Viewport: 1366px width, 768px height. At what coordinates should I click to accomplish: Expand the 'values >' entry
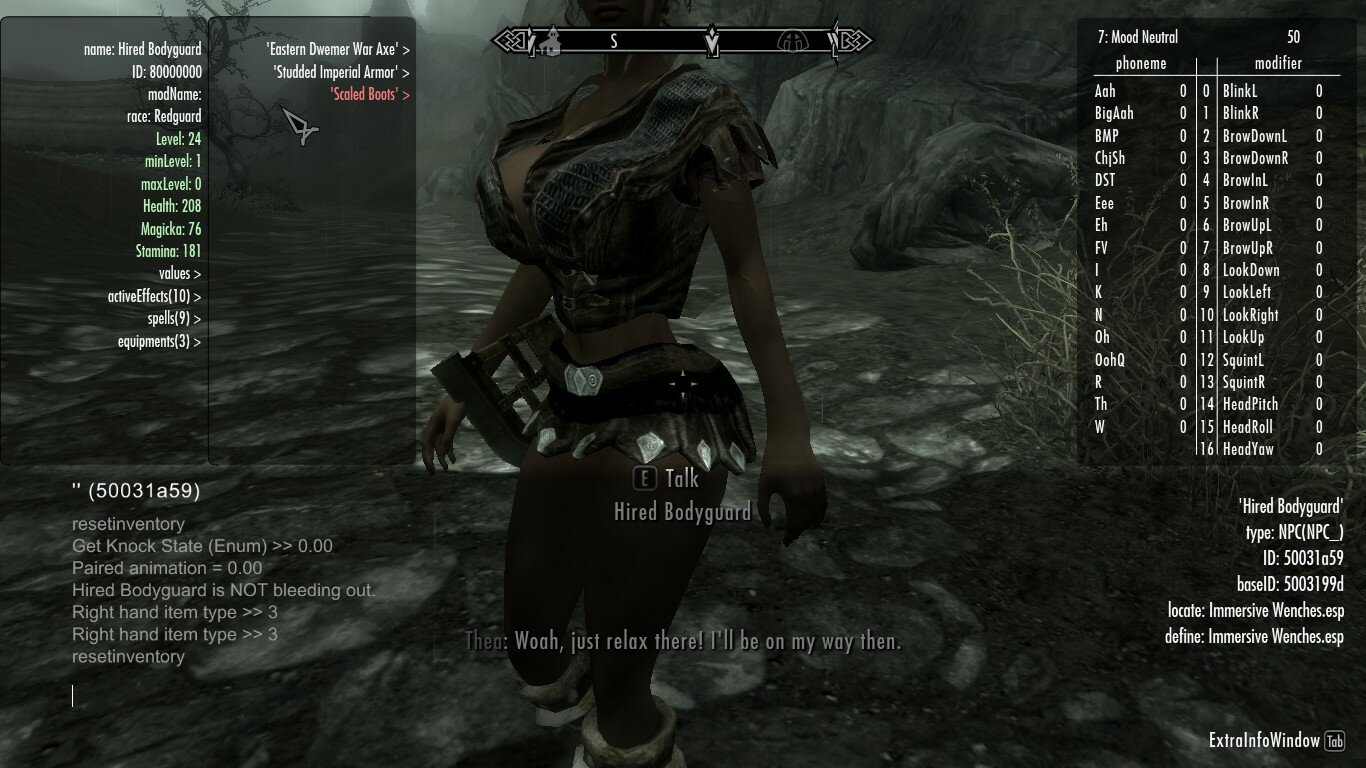click(179, 274)
